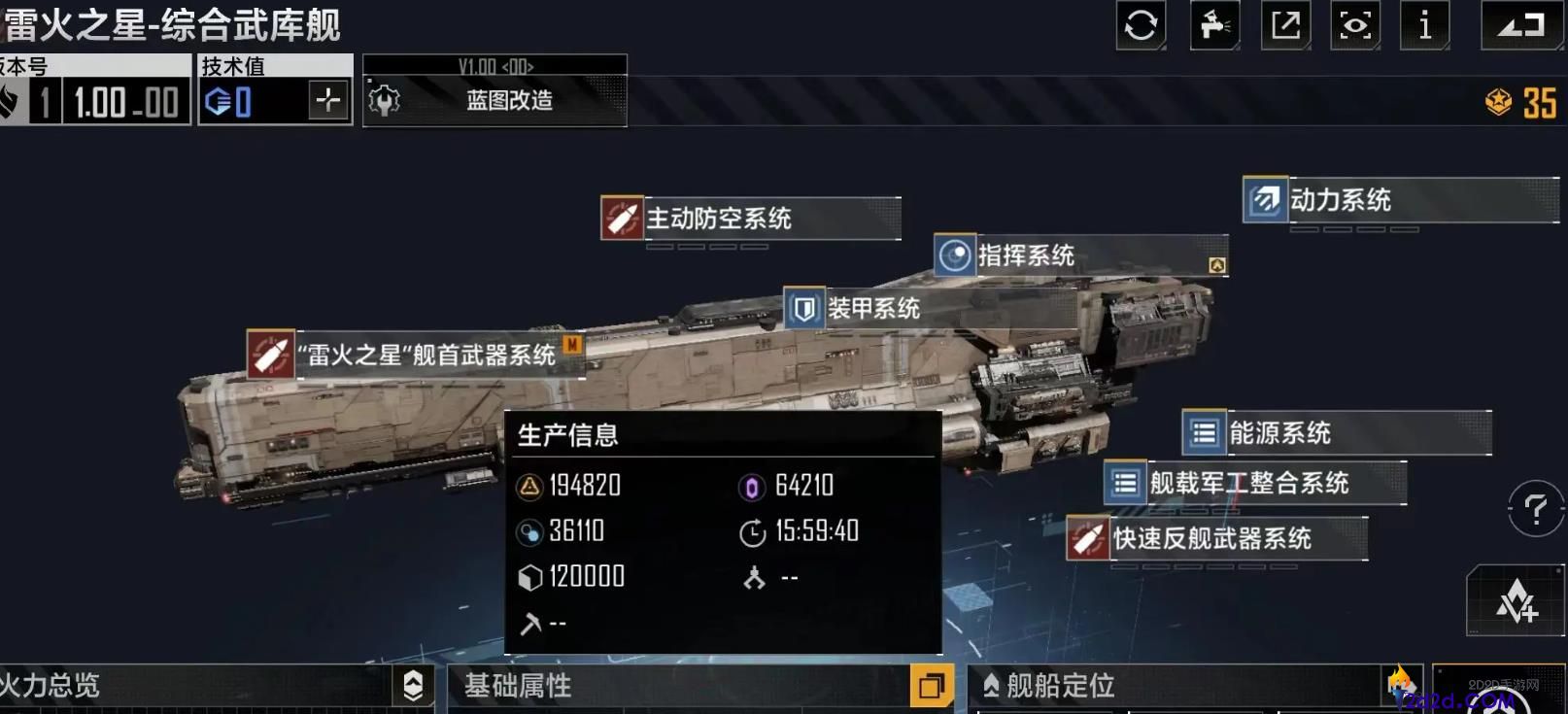Select the 动力系统 power system icon
This screenshot has height=714, width=1568.
(x=1263, y=200)
